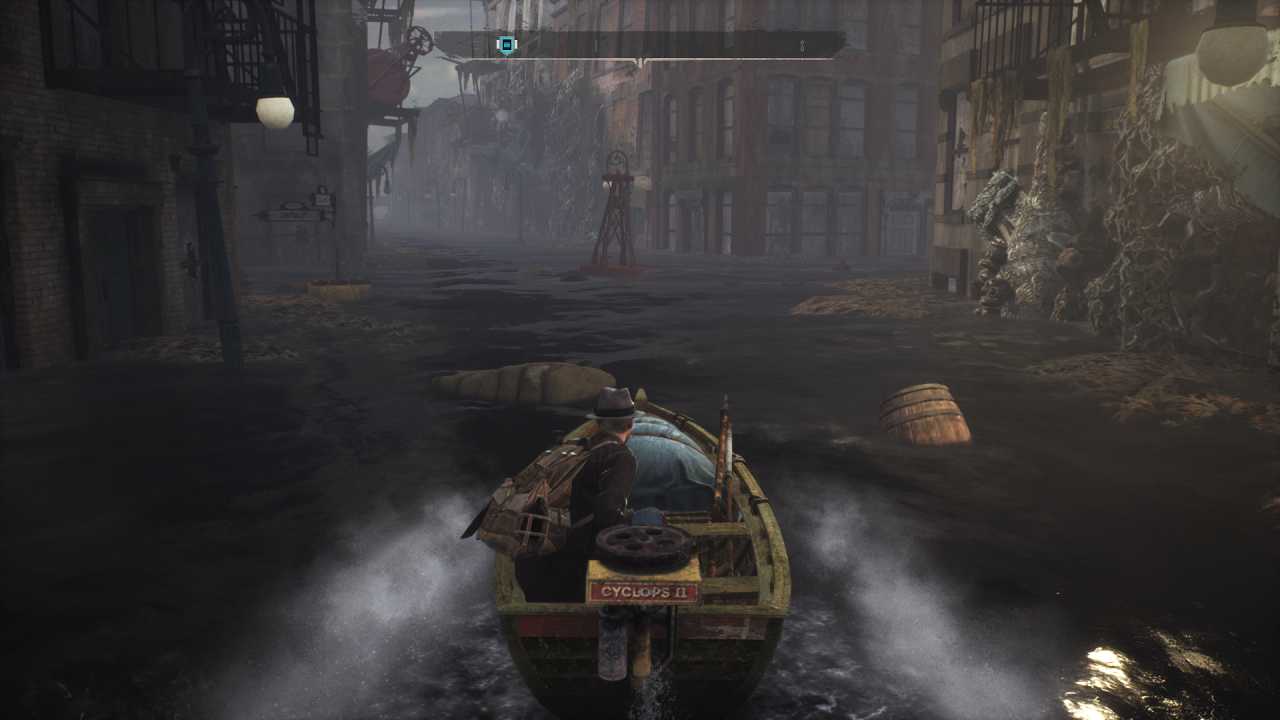1280x720 pixels.
Task: Select the compass bar at the top
Action: (x=640, y=46)
